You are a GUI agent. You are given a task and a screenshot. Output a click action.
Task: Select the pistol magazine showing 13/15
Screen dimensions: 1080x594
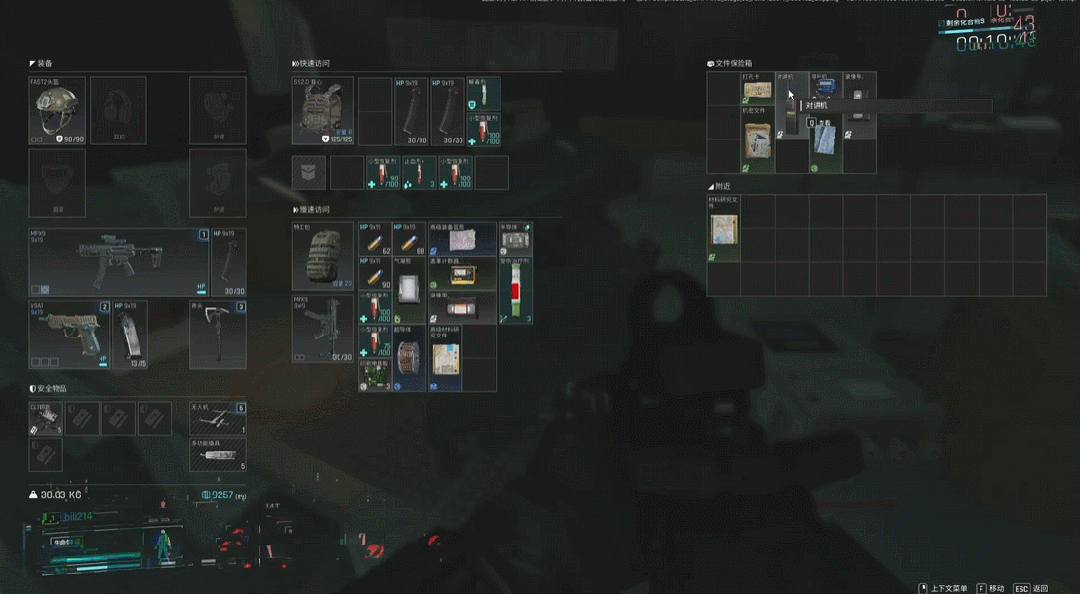[x=130, y=336]
